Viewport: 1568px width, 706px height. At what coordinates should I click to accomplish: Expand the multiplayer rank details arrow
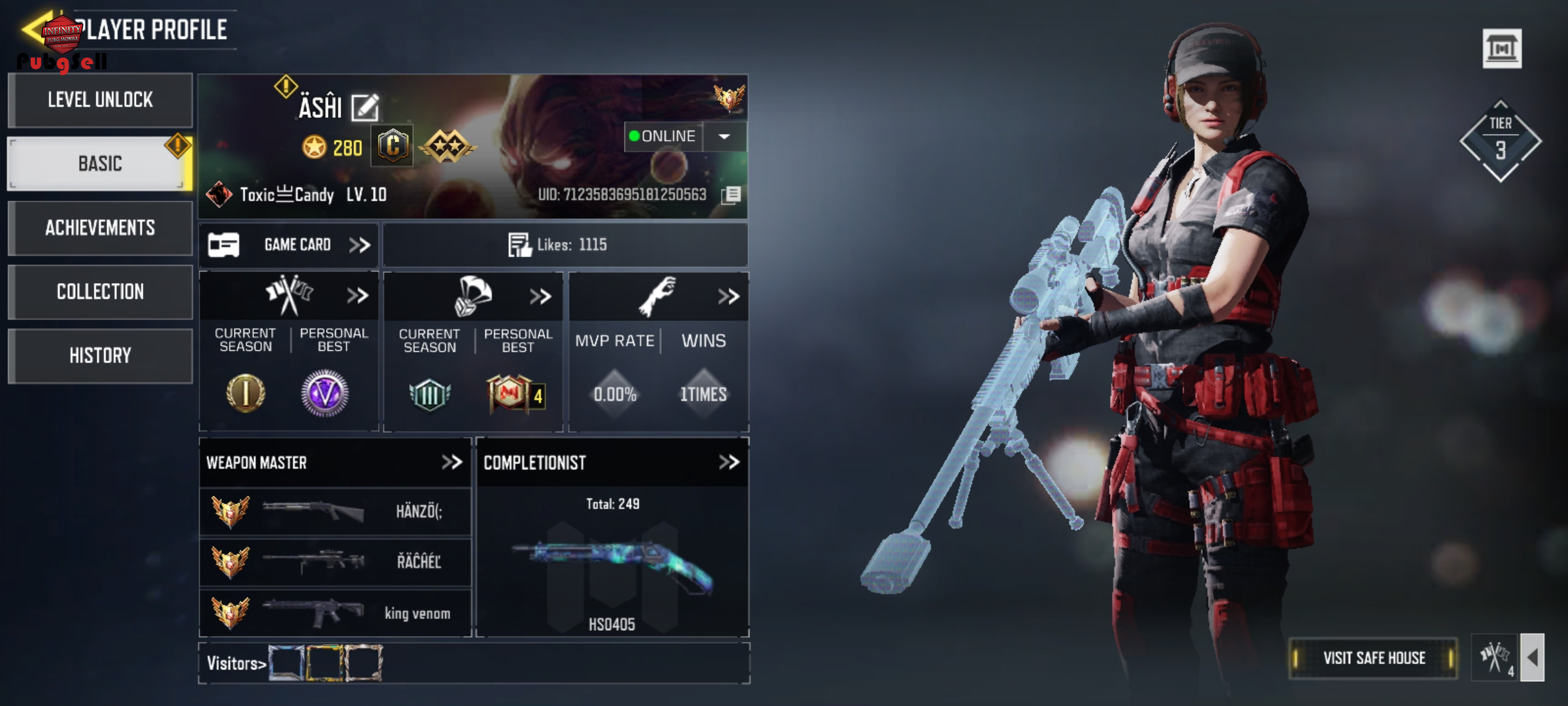click(x=357, y=296)
